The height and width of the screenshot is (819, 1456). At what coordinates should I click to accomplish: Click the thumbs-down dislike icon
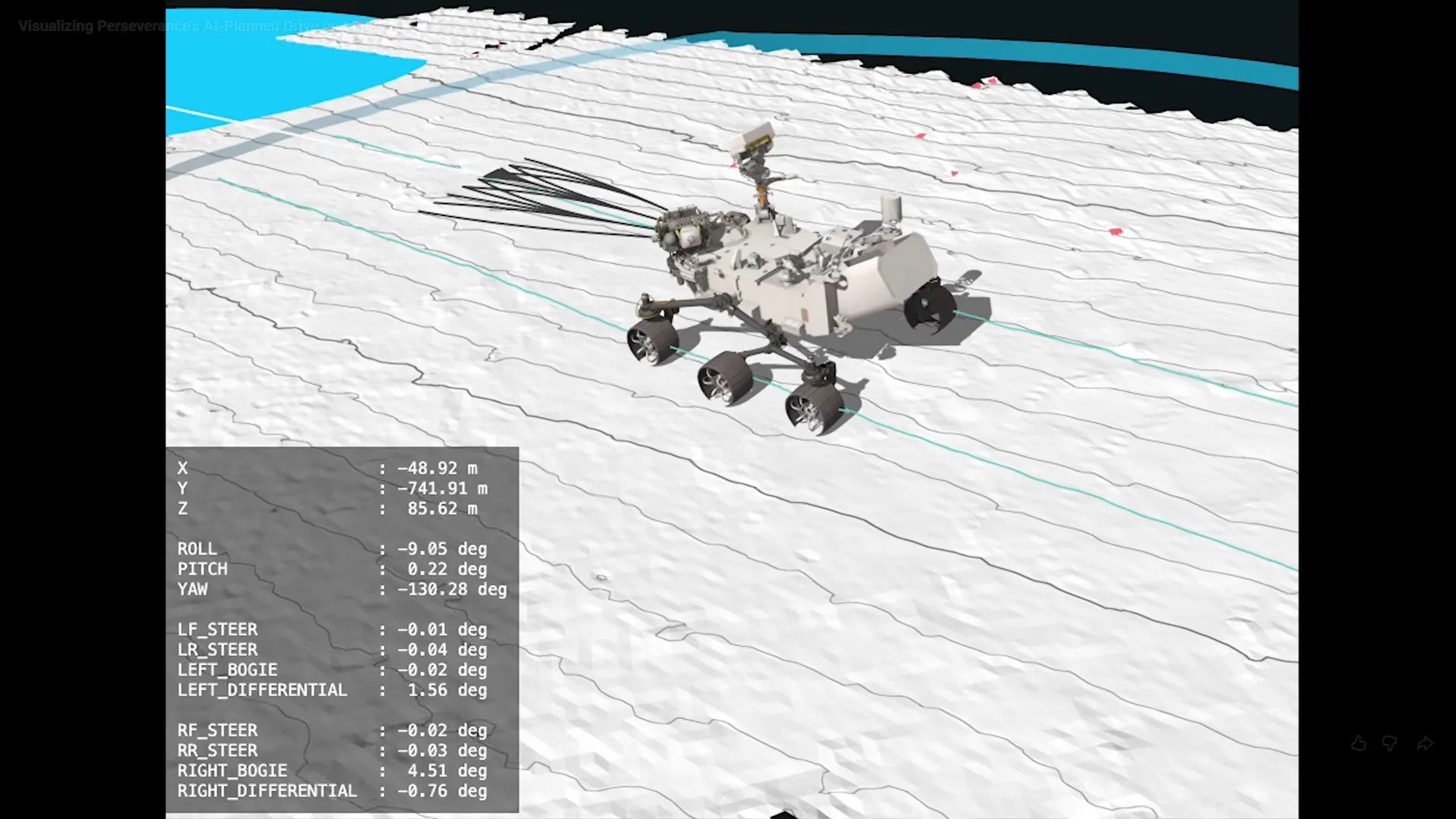click(1390, 744)
